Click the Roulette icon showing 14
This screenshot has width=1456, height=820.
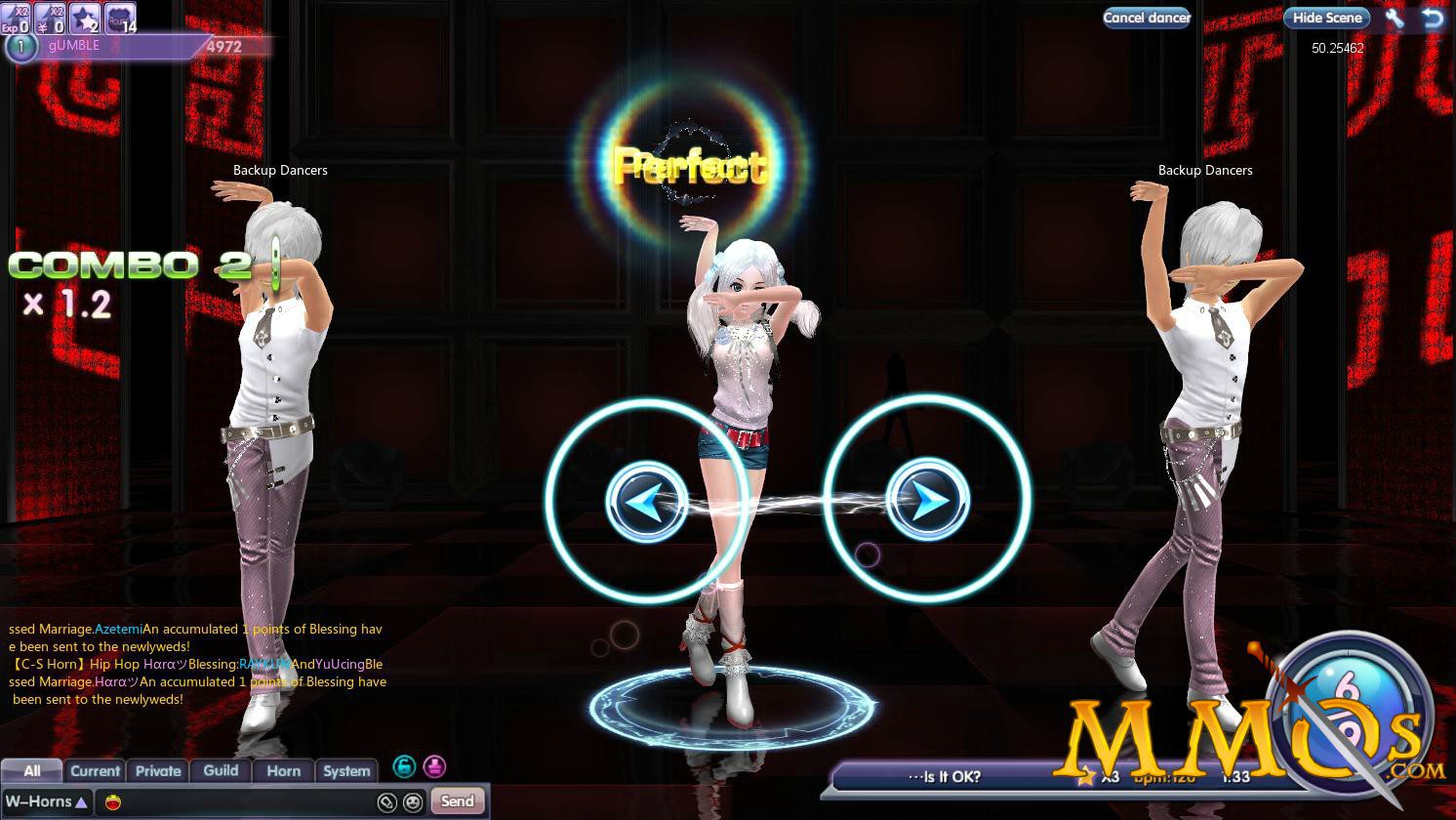point(118,18)
